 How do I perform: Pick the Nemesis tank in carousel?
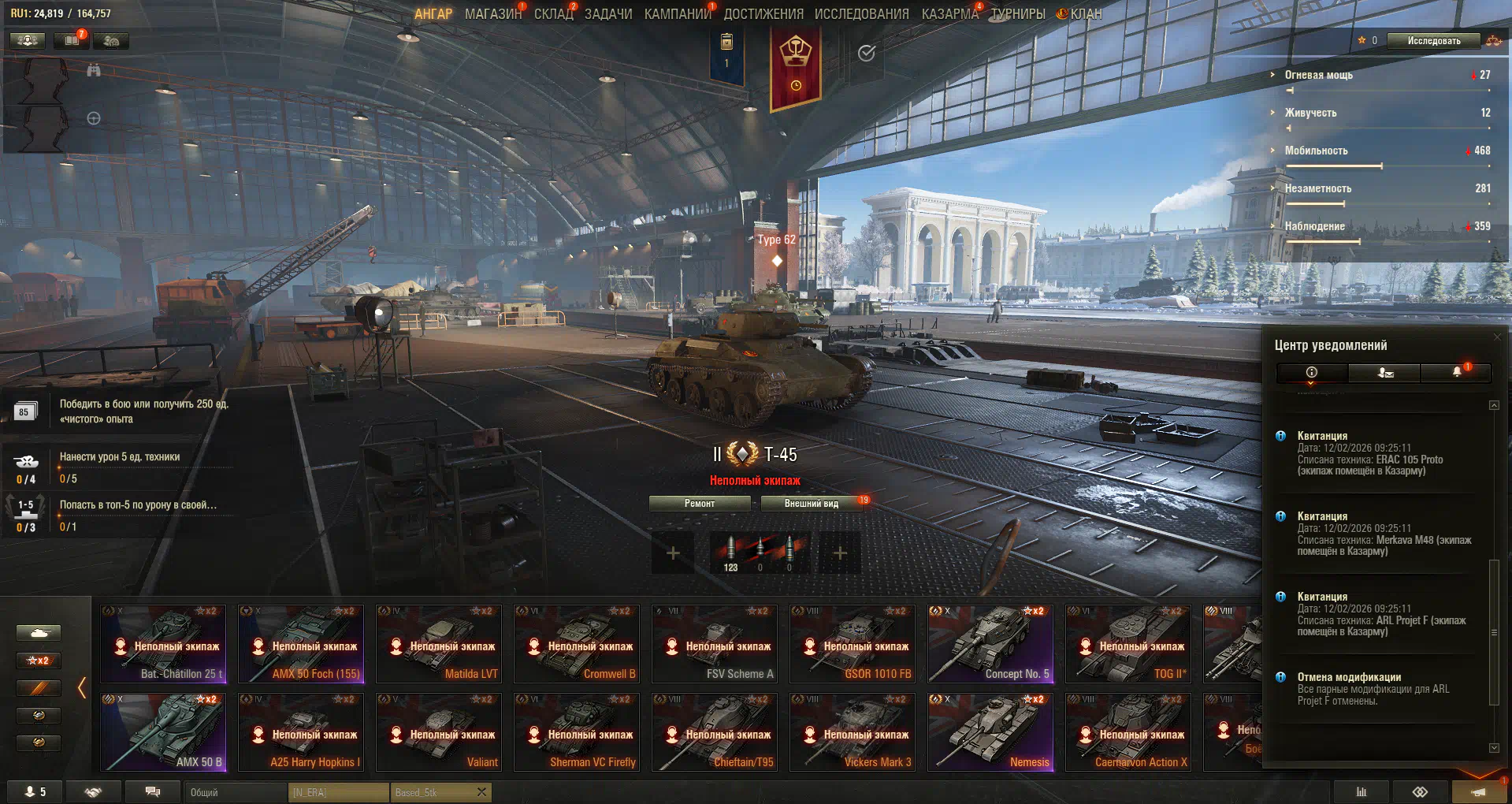click(990, 731)
